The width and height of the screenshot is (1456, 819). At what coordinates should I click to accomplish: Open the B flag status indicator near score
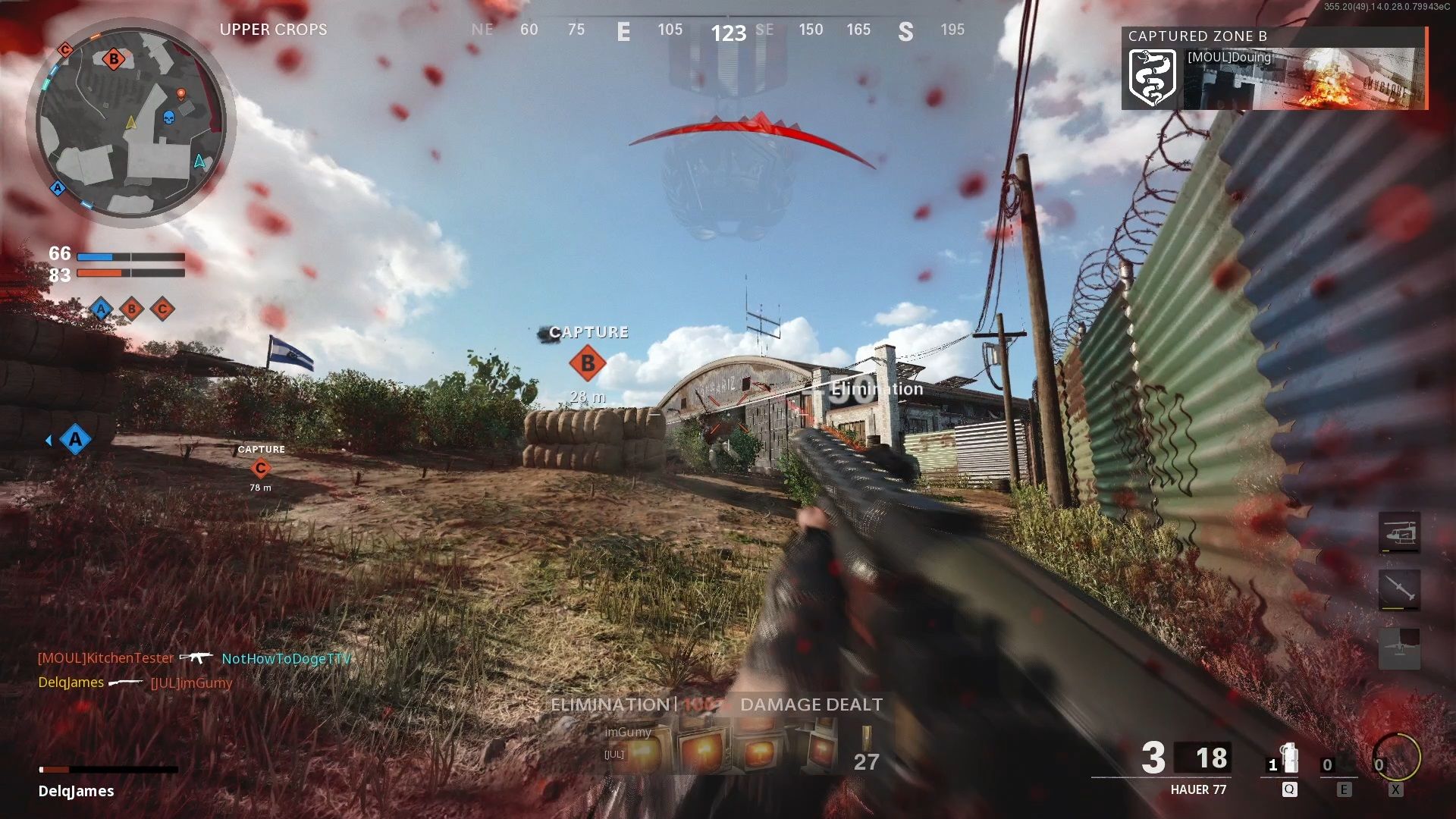131,309
